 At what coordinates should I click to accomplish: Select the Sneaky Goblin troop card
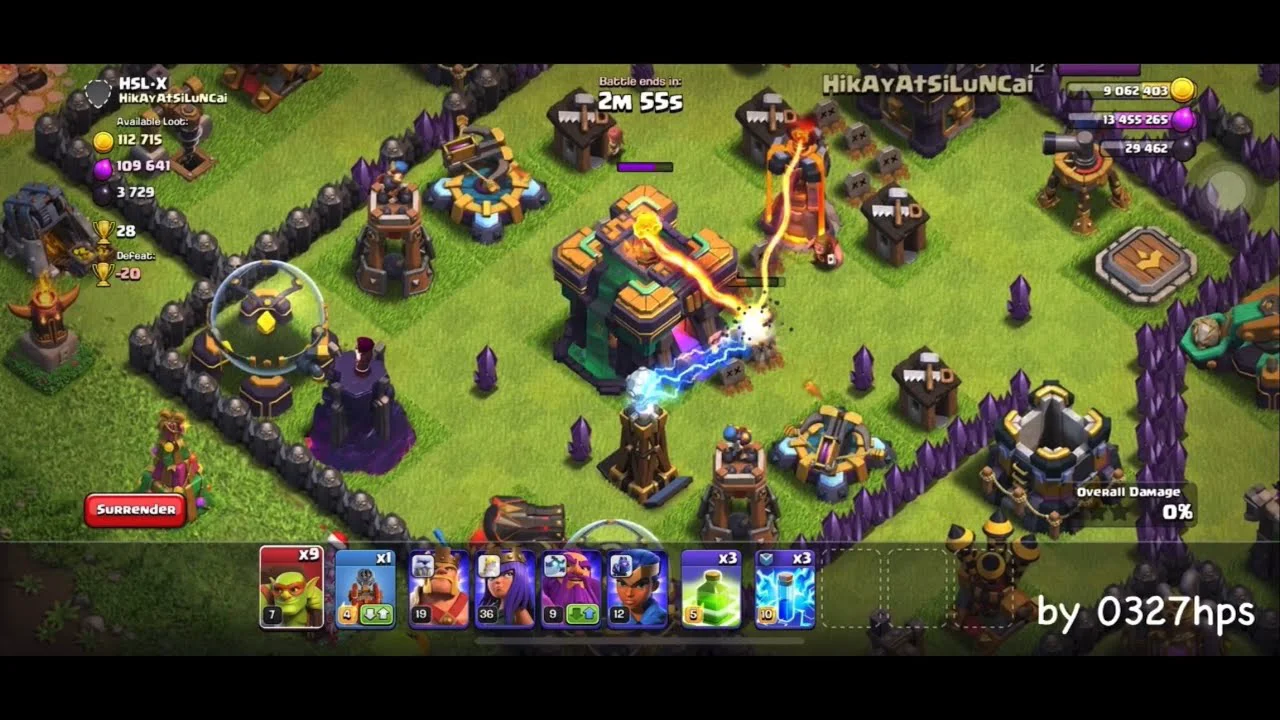click(x=291, y=588)
